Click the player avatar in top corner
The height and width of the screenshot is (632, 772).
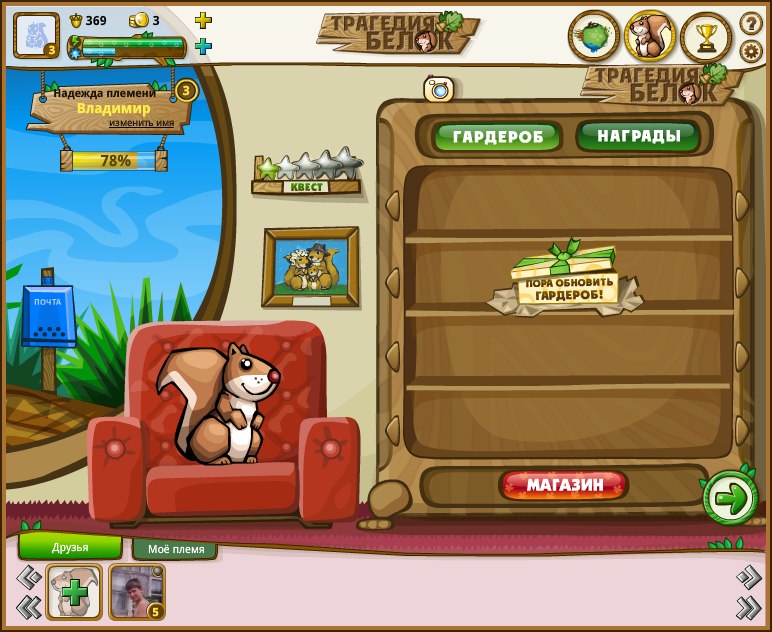pyautogui.click(x=36, y=35)
